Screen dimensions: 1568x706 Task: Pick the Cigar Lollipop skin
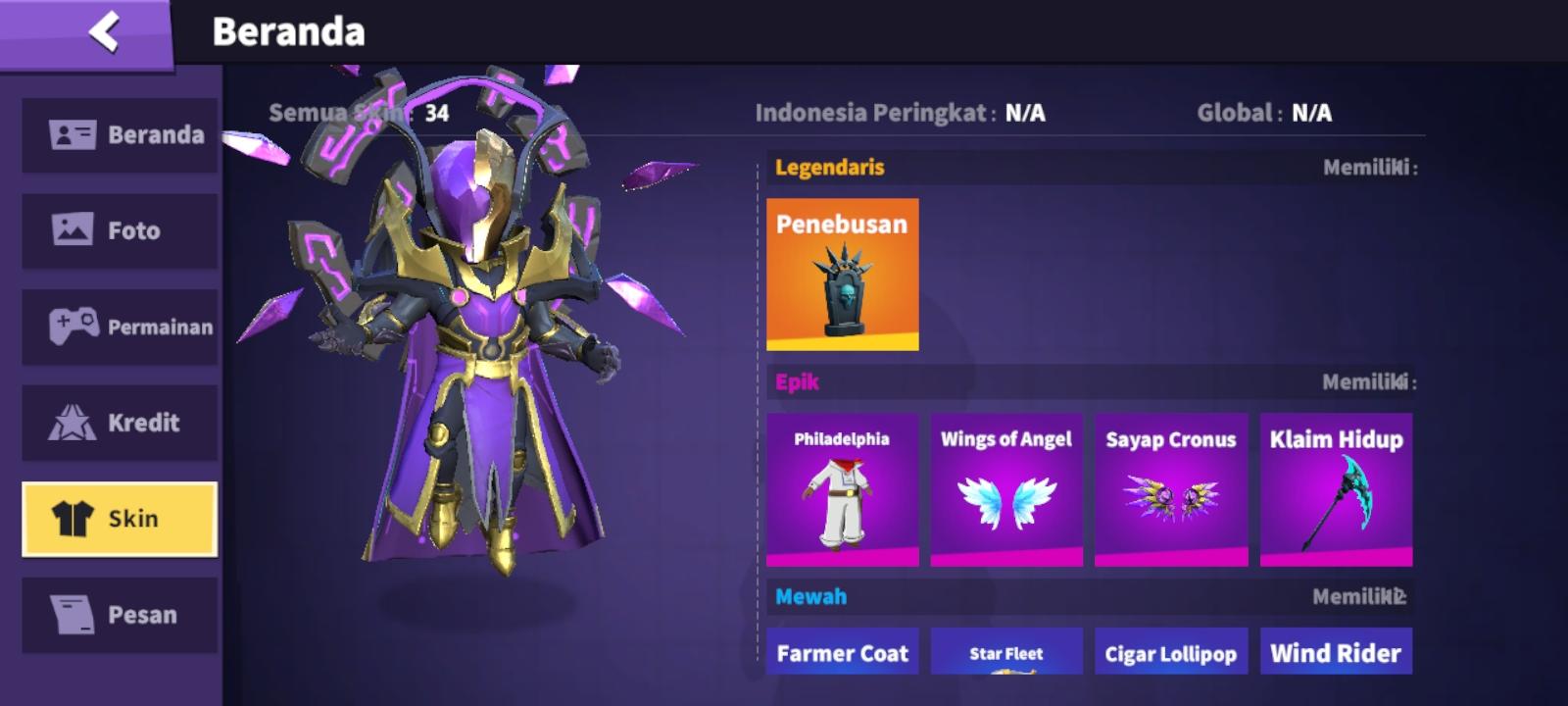point(1171,652)
